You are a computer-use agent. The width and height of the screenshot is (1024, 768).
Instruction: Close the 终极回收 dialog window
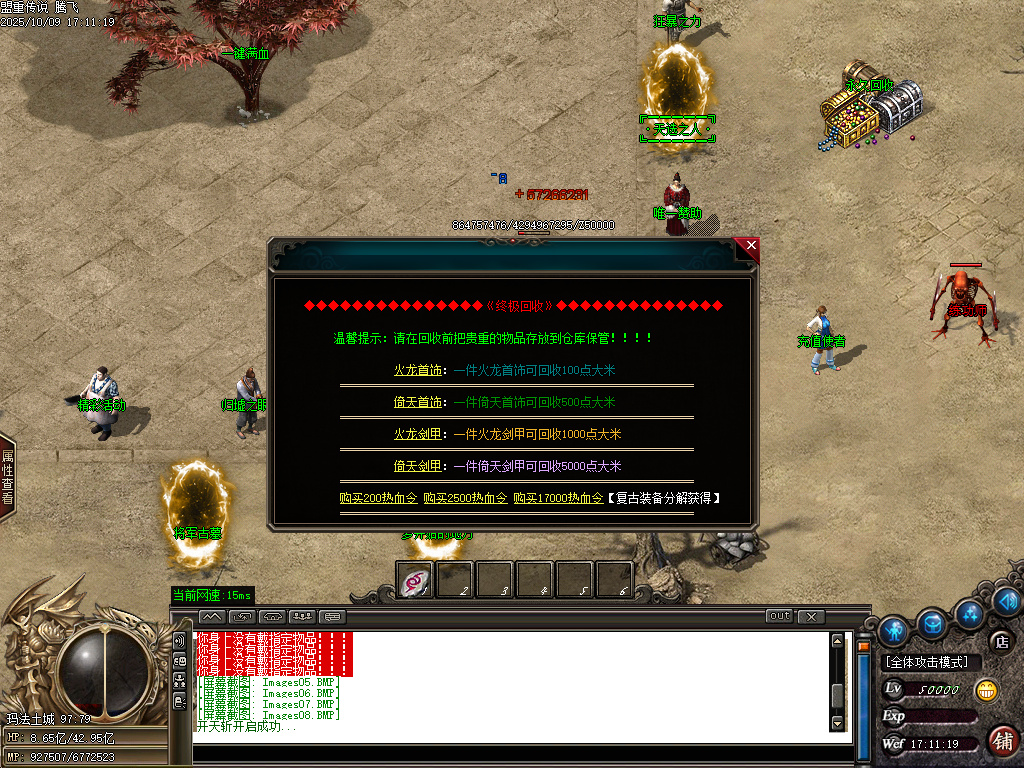pos(751,246)
